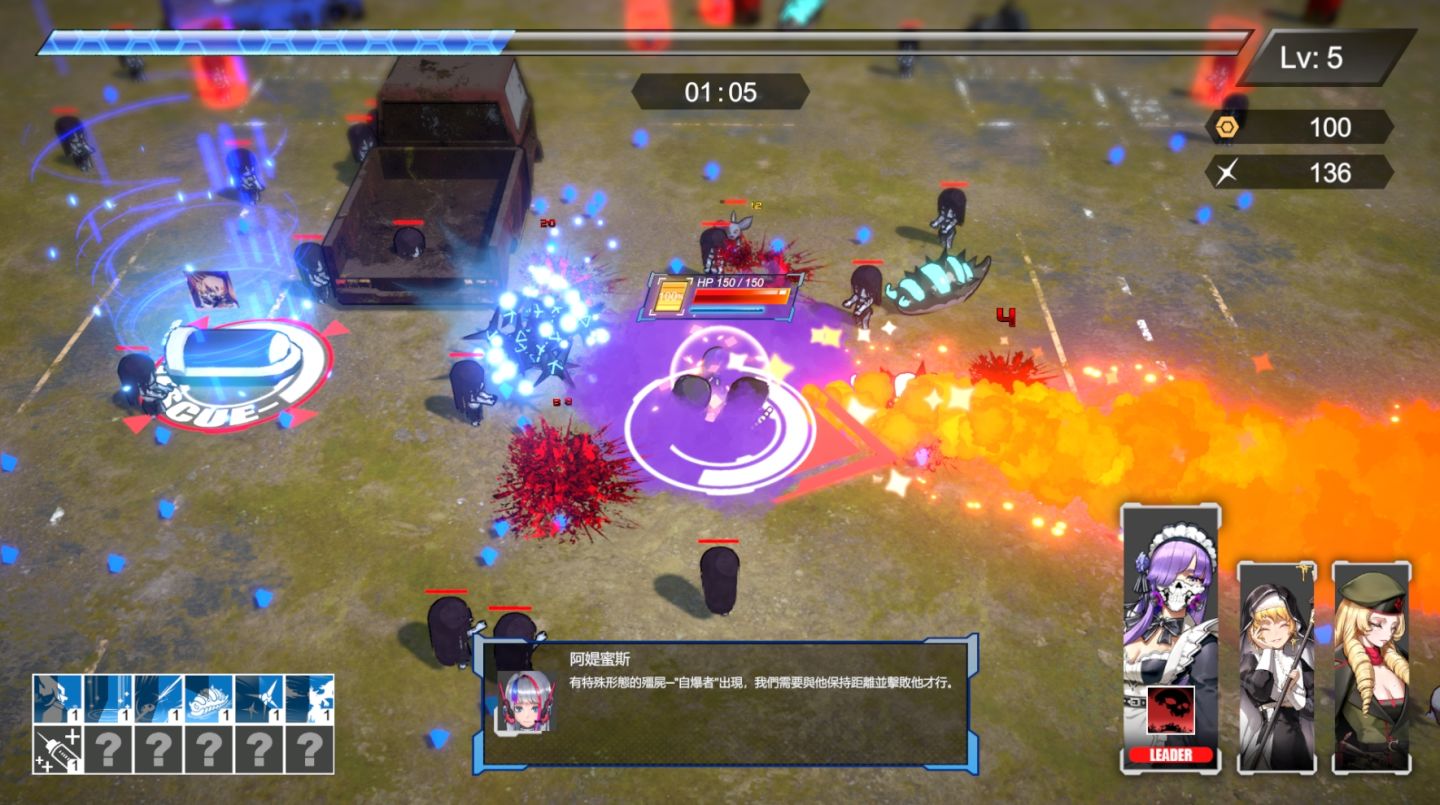
Task: Select the shuriken star skill icon
Action: coord(259,699)
